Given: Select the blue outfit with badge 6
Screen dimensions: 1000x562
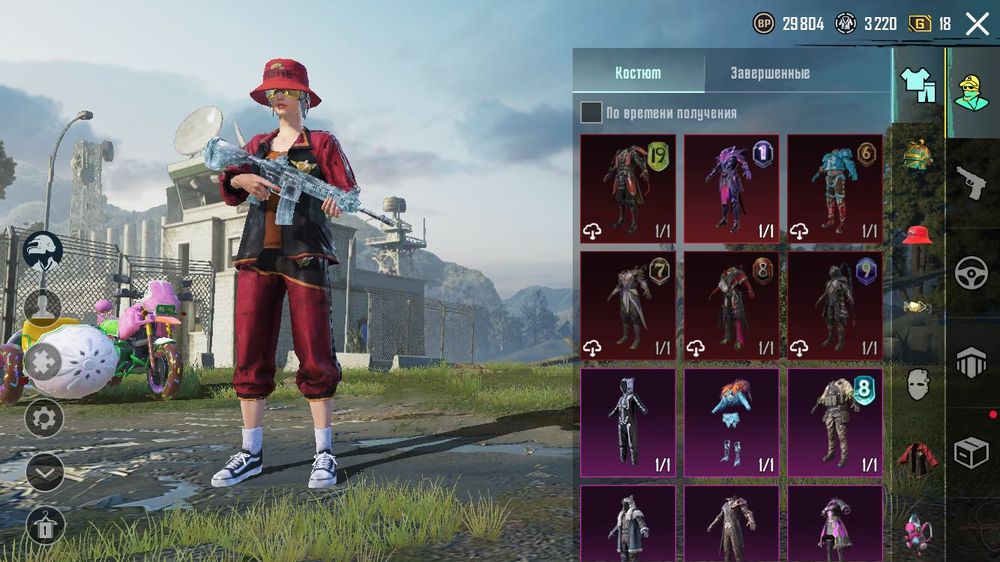Looking at the screenshot, I should 835,189.
